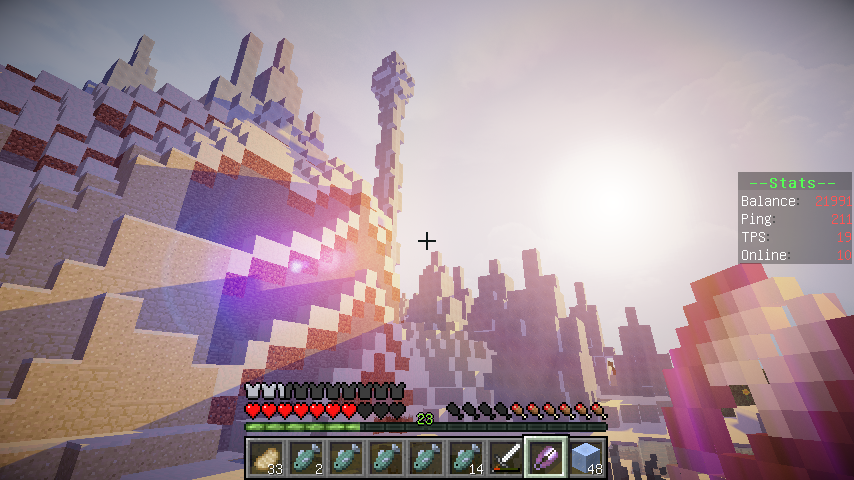Select the baked potato stack of 33
The height and width of the screenshot is (480, 854).
(x=266, y=458)
